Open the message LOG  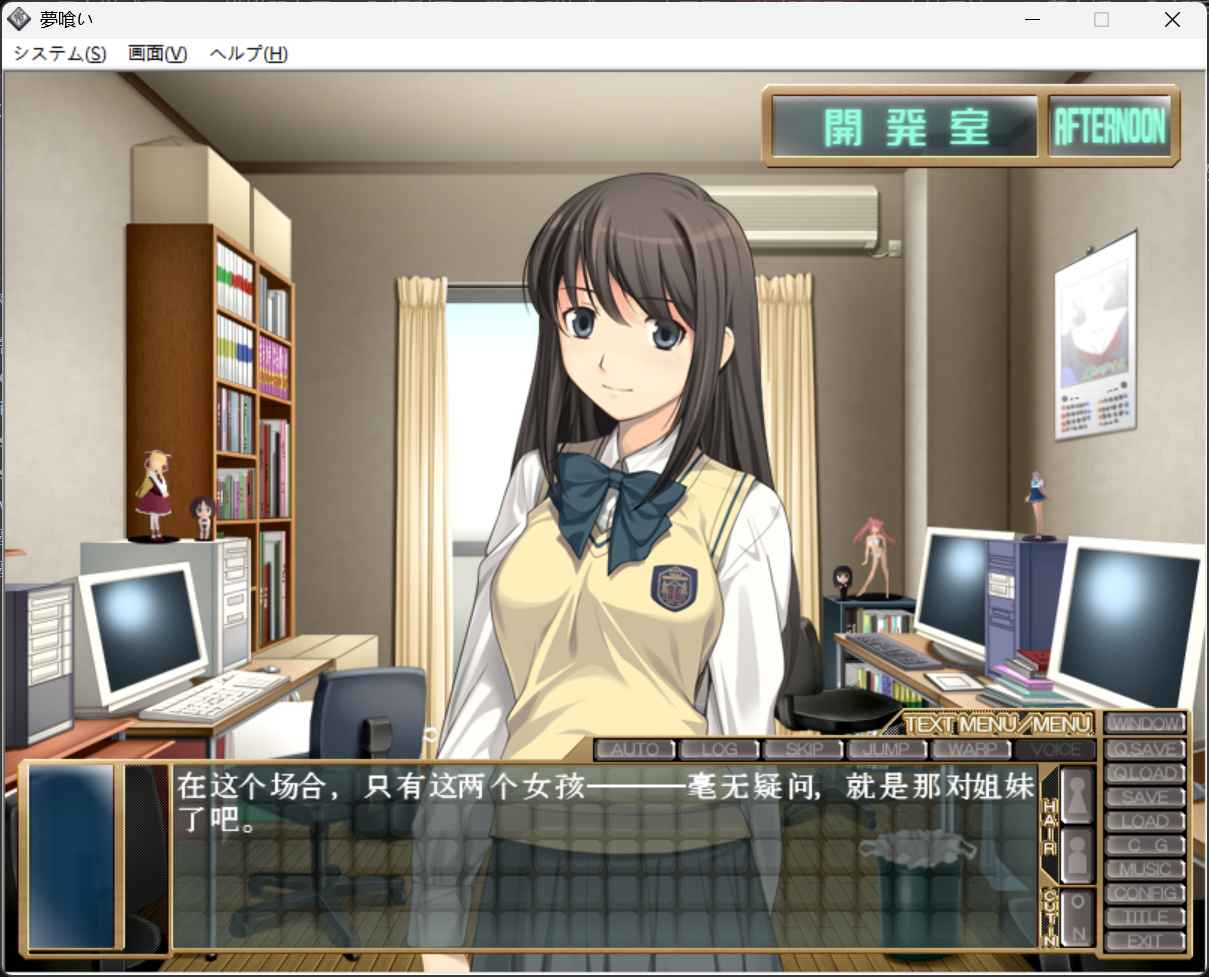coord(719,749)
